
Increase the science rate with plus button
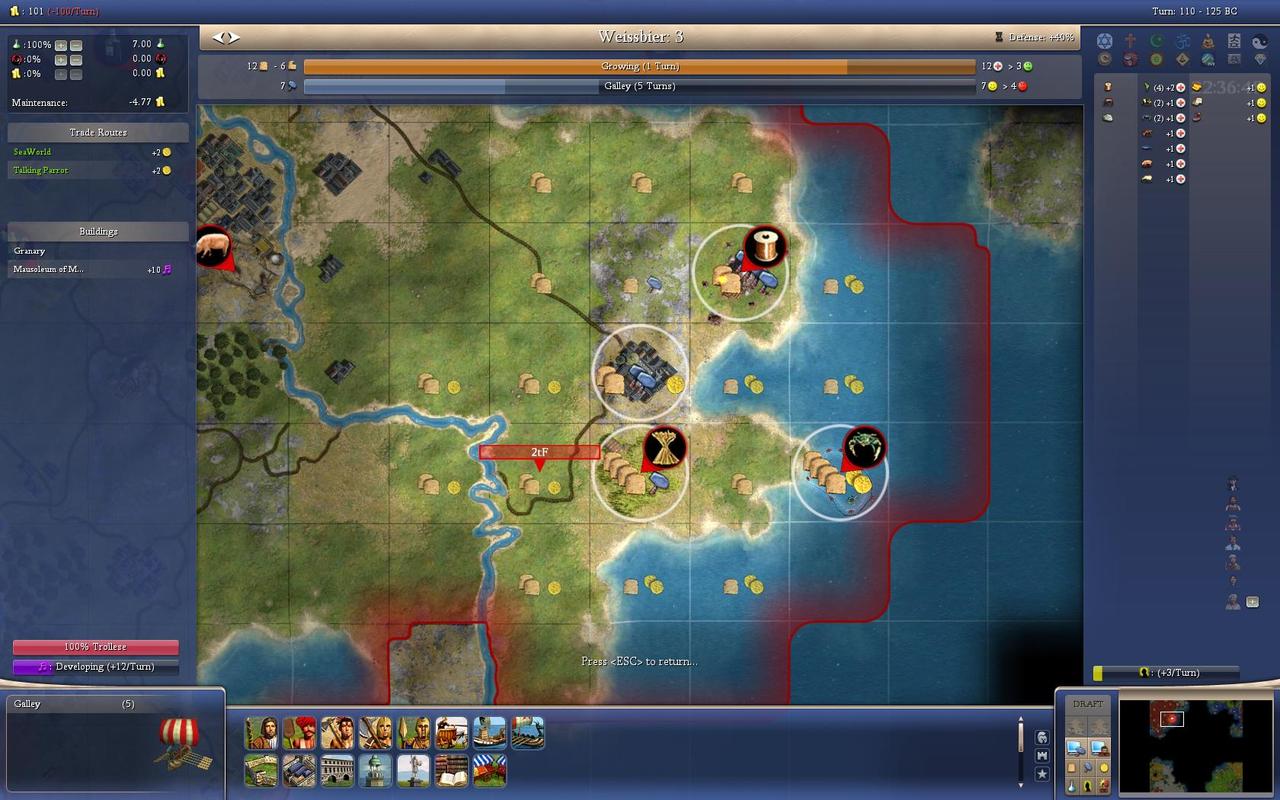tap(61, 45)
